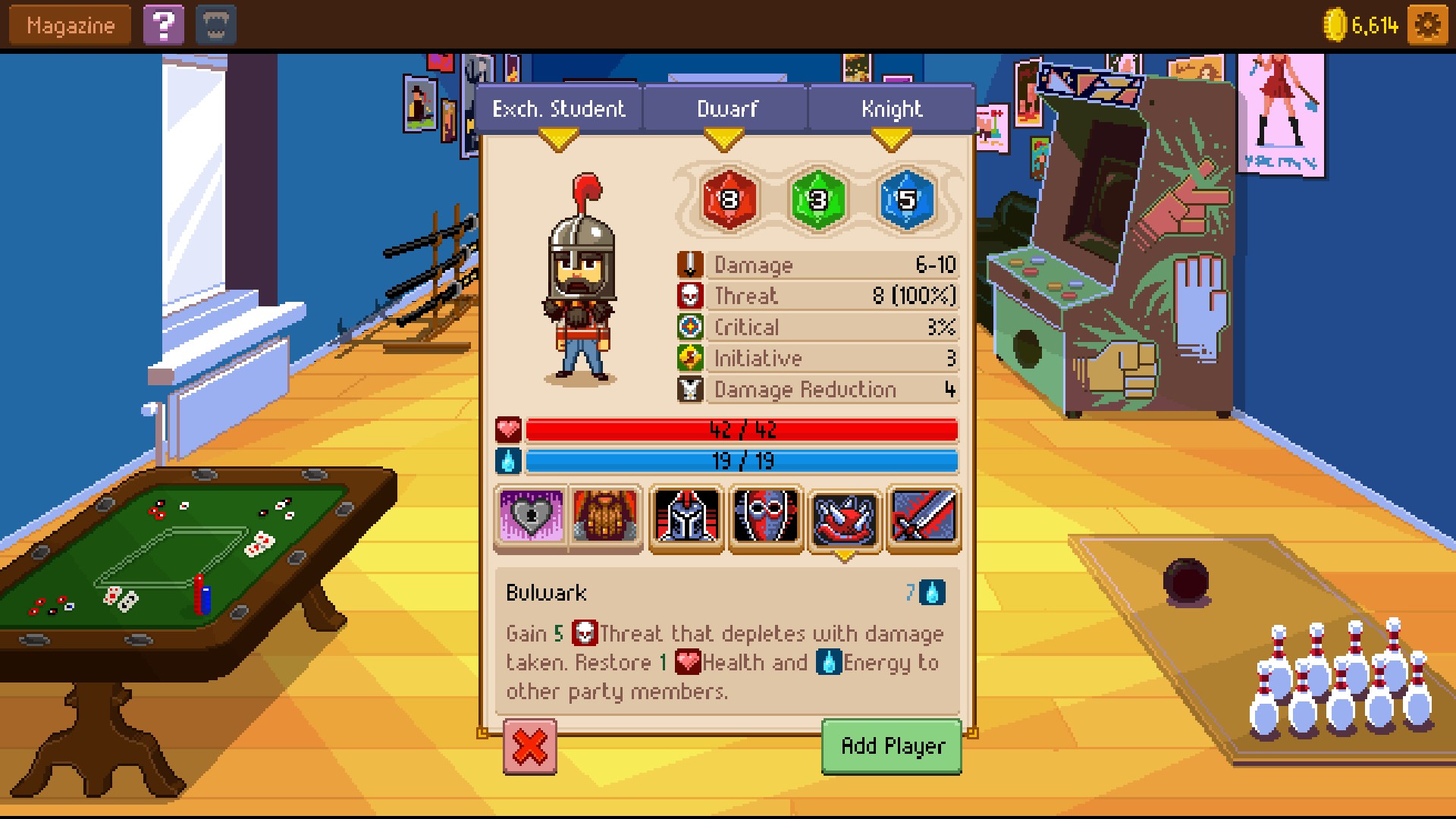The image size is (1456, 819).
Task: Confirm with the Add Player button
Action: (x=892, y=747)
